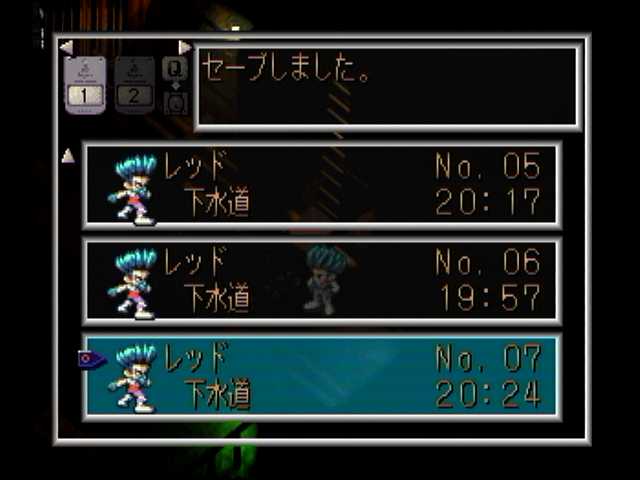Click the lower icon under the Q icon
This screenshot has width=640, height=480.
click(175, 103)
